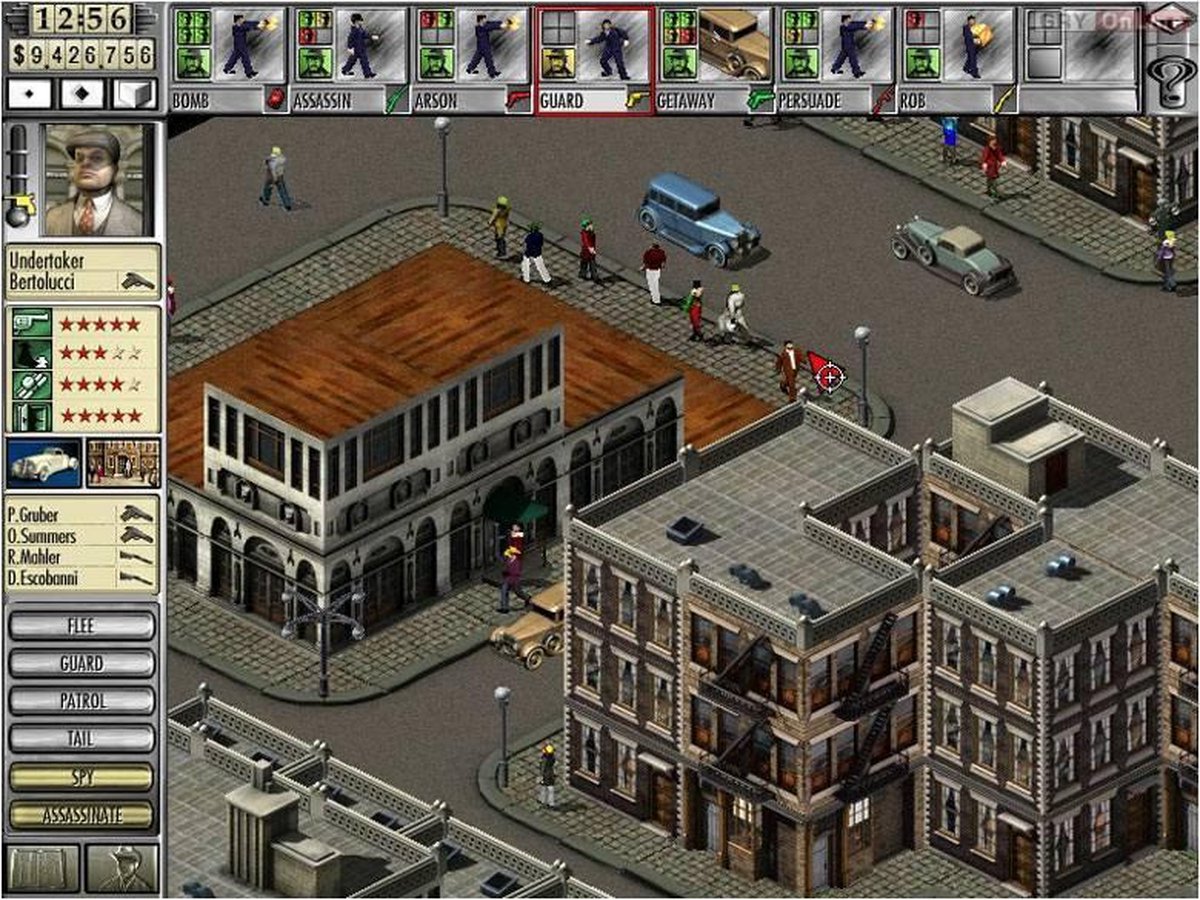Open the map icon in bottom panel
Viewport: 1200px width, 900px height.
tap(43, 868)
